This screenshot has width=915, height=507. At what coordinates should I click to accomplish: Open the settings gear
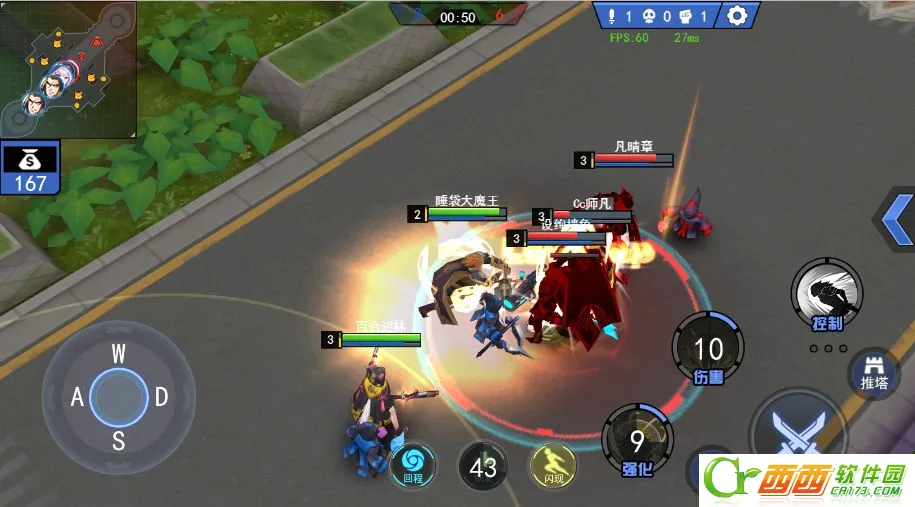737,16
